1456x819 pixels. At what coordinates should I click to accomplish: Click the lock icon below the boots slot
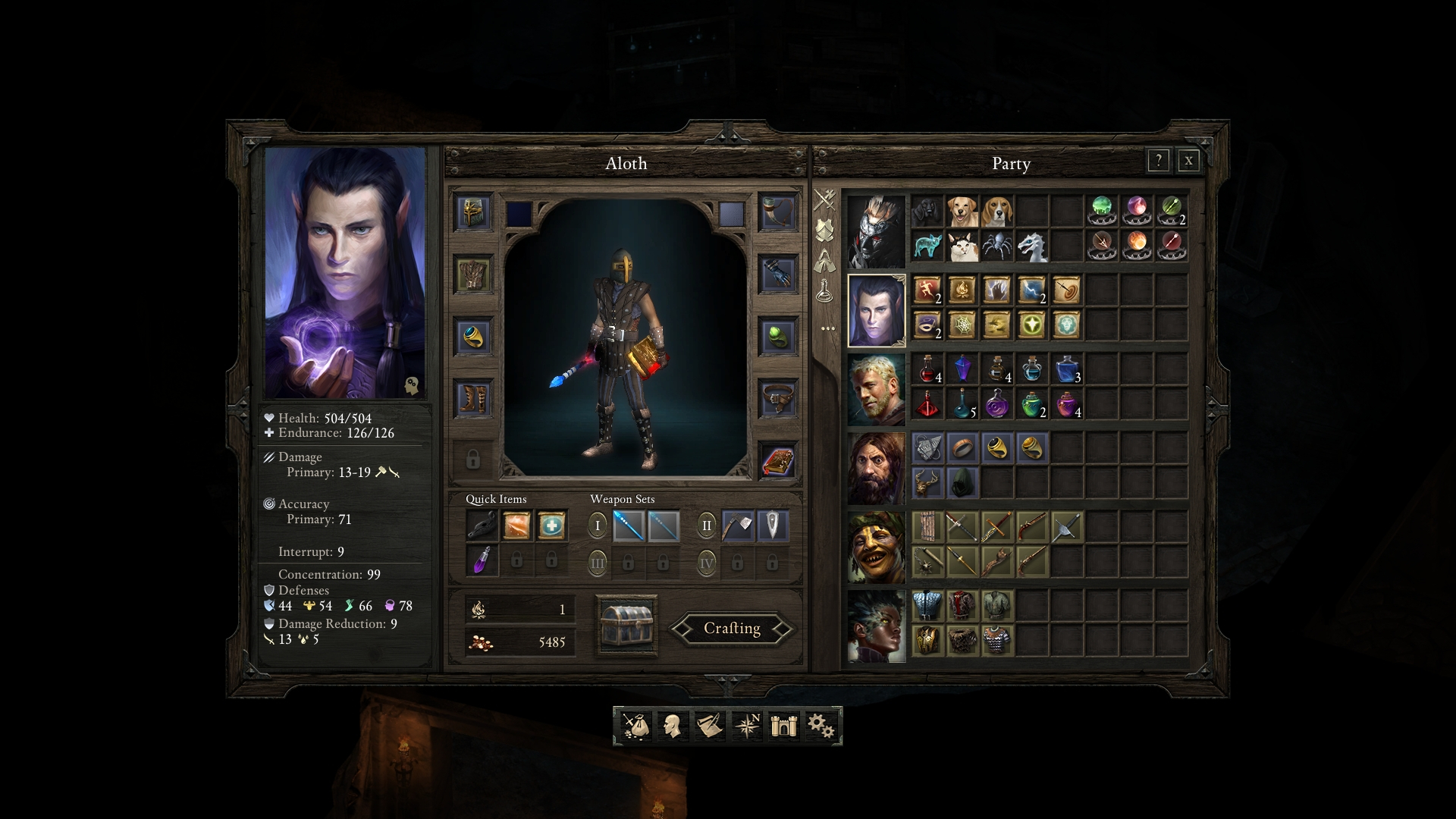[x=474, y=457]
